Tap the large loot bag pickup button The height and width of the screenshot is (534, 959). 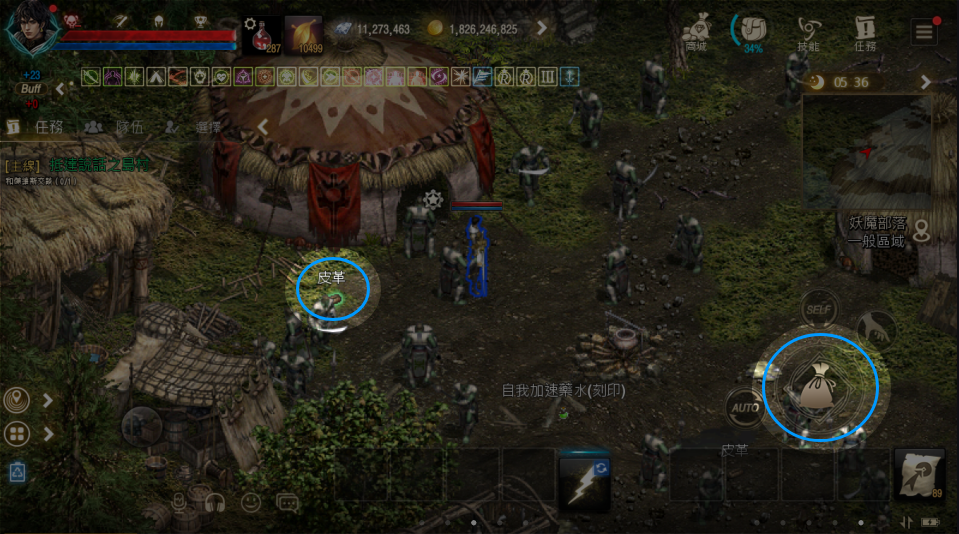click(x=820, y=387)
